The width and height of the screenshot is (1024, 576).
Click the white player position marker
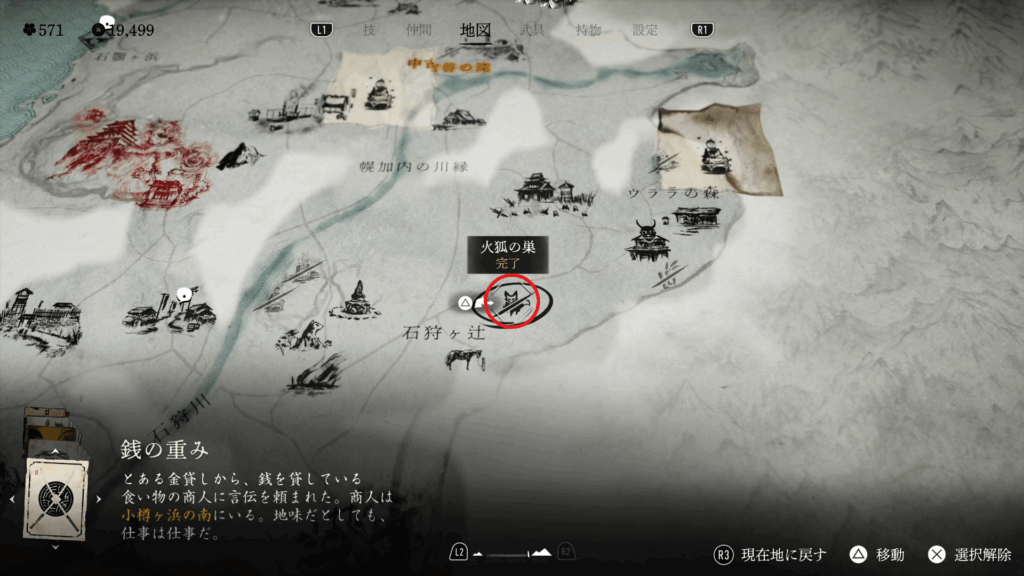(184, 295)
